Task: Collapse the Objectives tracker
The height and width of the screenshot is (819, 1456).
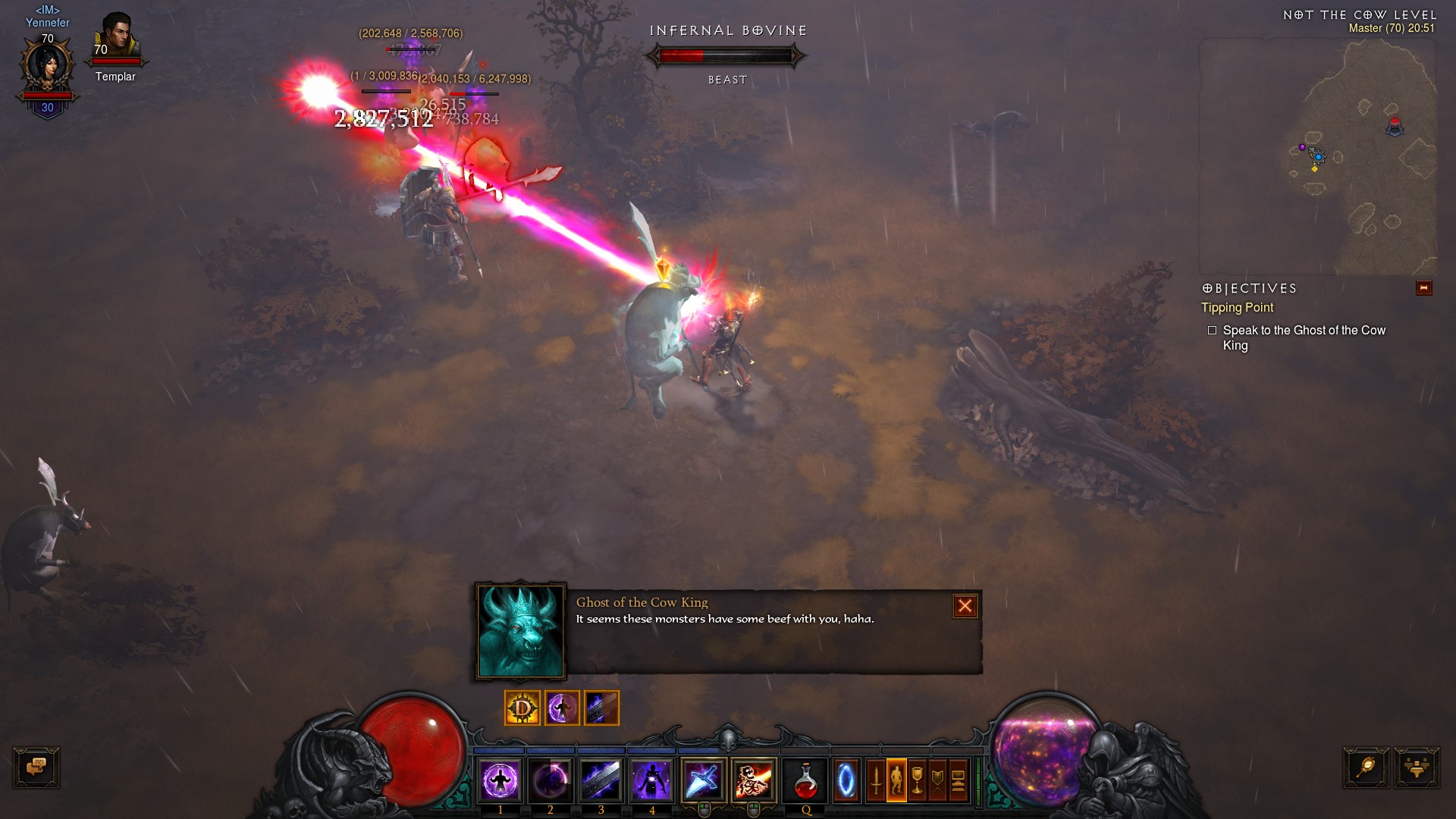Action: coord(1423,288)
